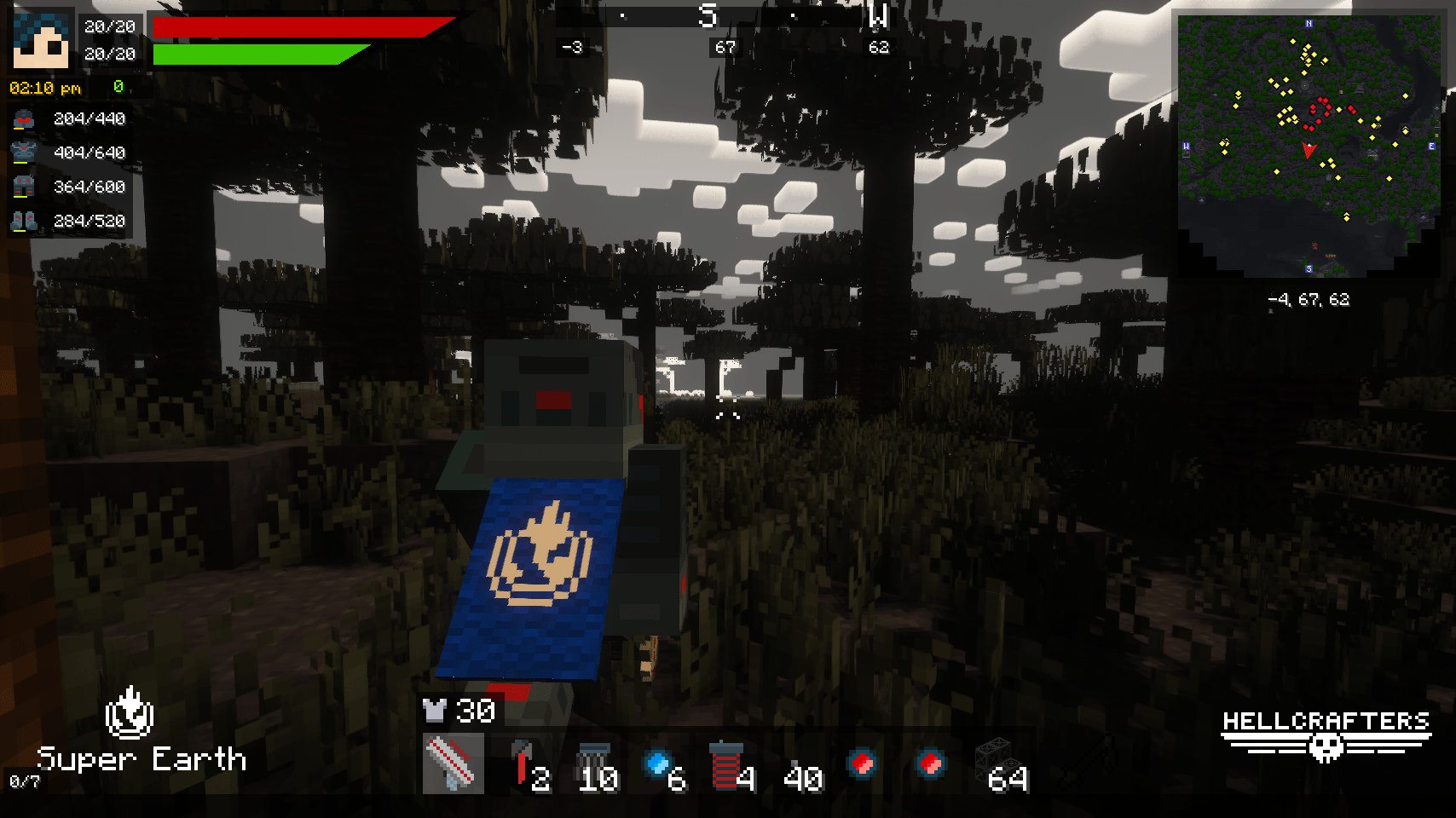Select the S heading on the compass bar
Screen dimensions: 1456x818
click(707, 14)
